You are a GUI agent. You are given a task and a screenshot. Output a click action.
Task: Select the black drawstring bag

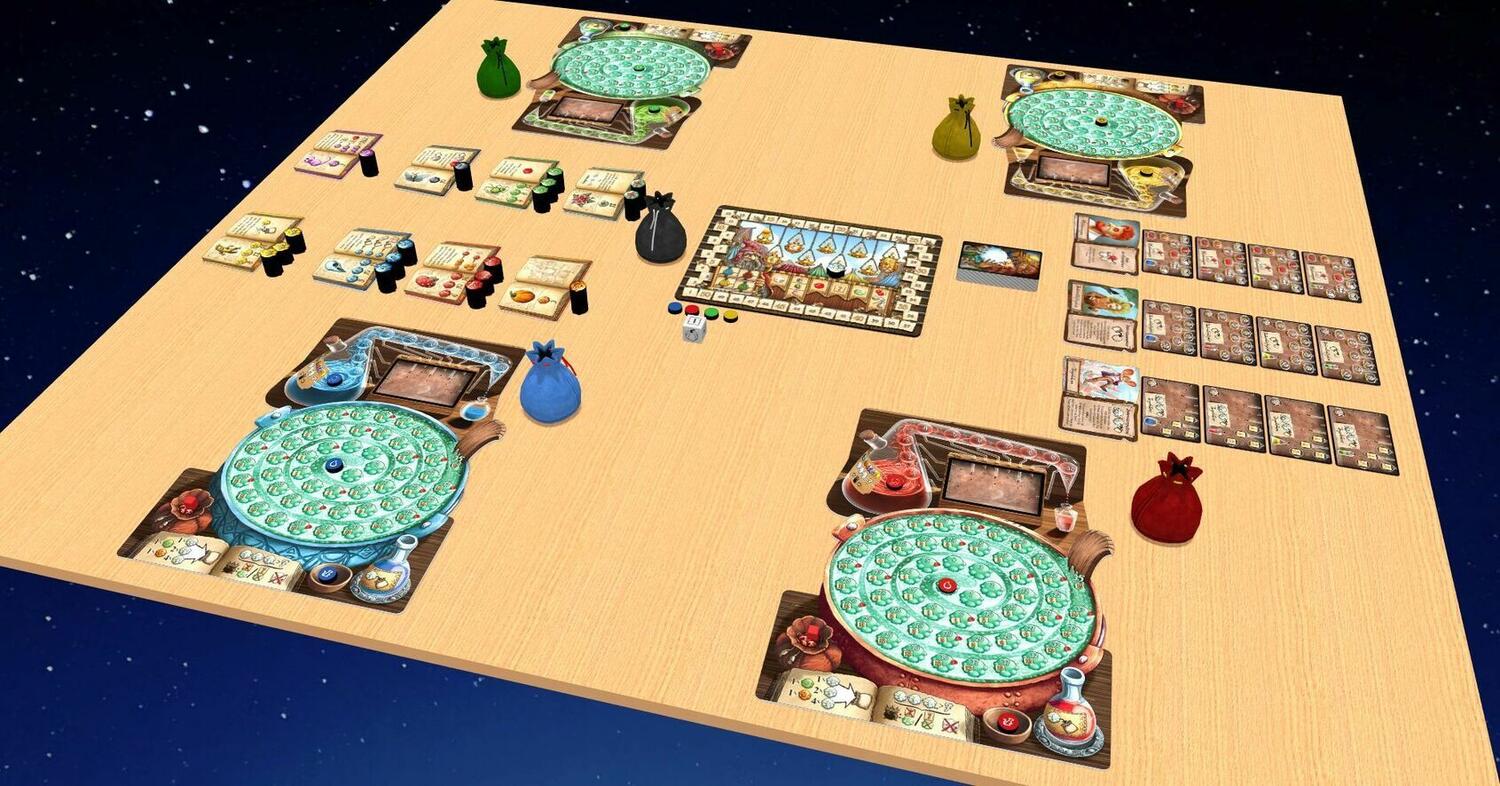click(661, 231)
